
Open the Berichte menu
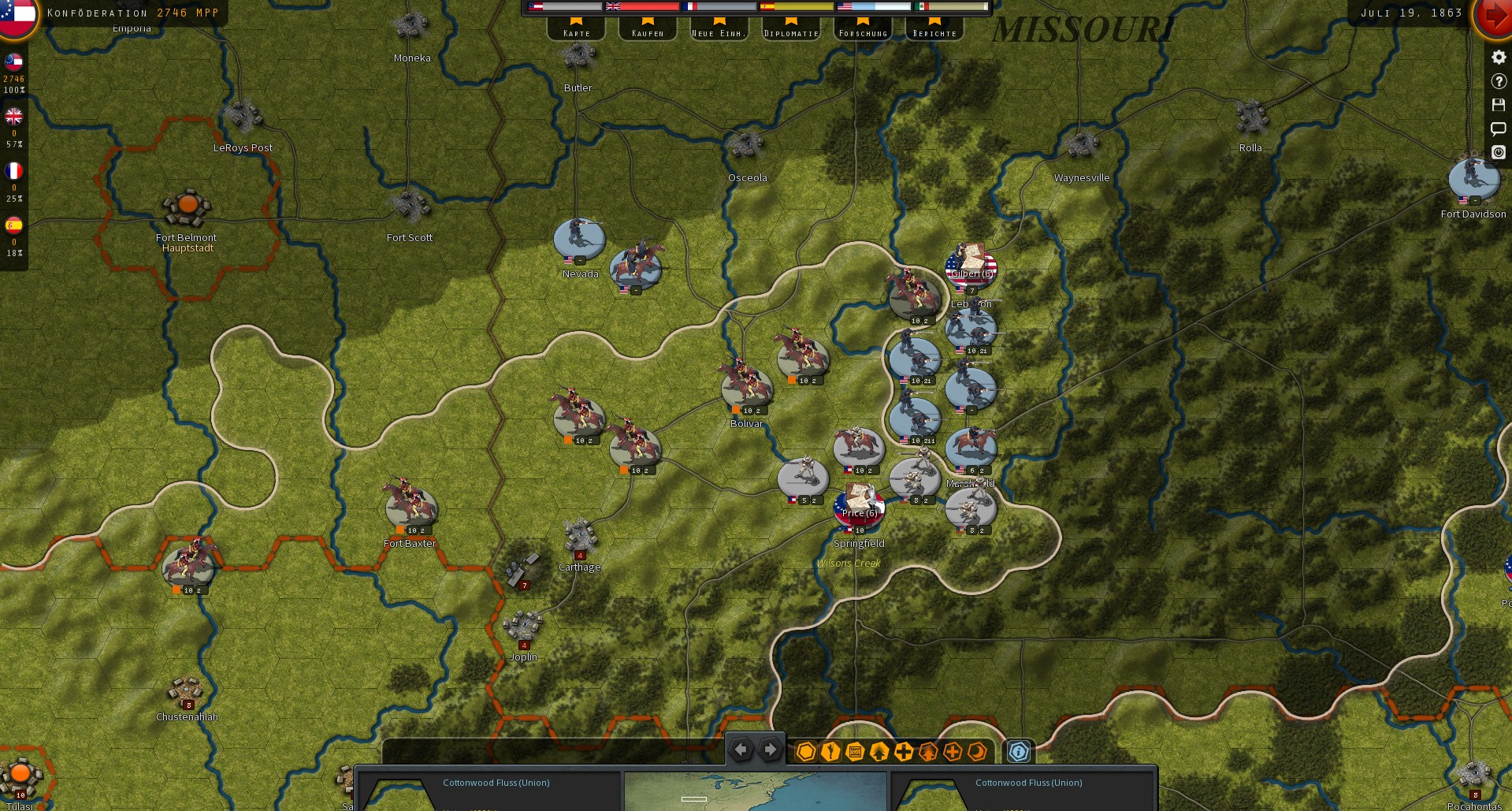(x=934, y=32)
